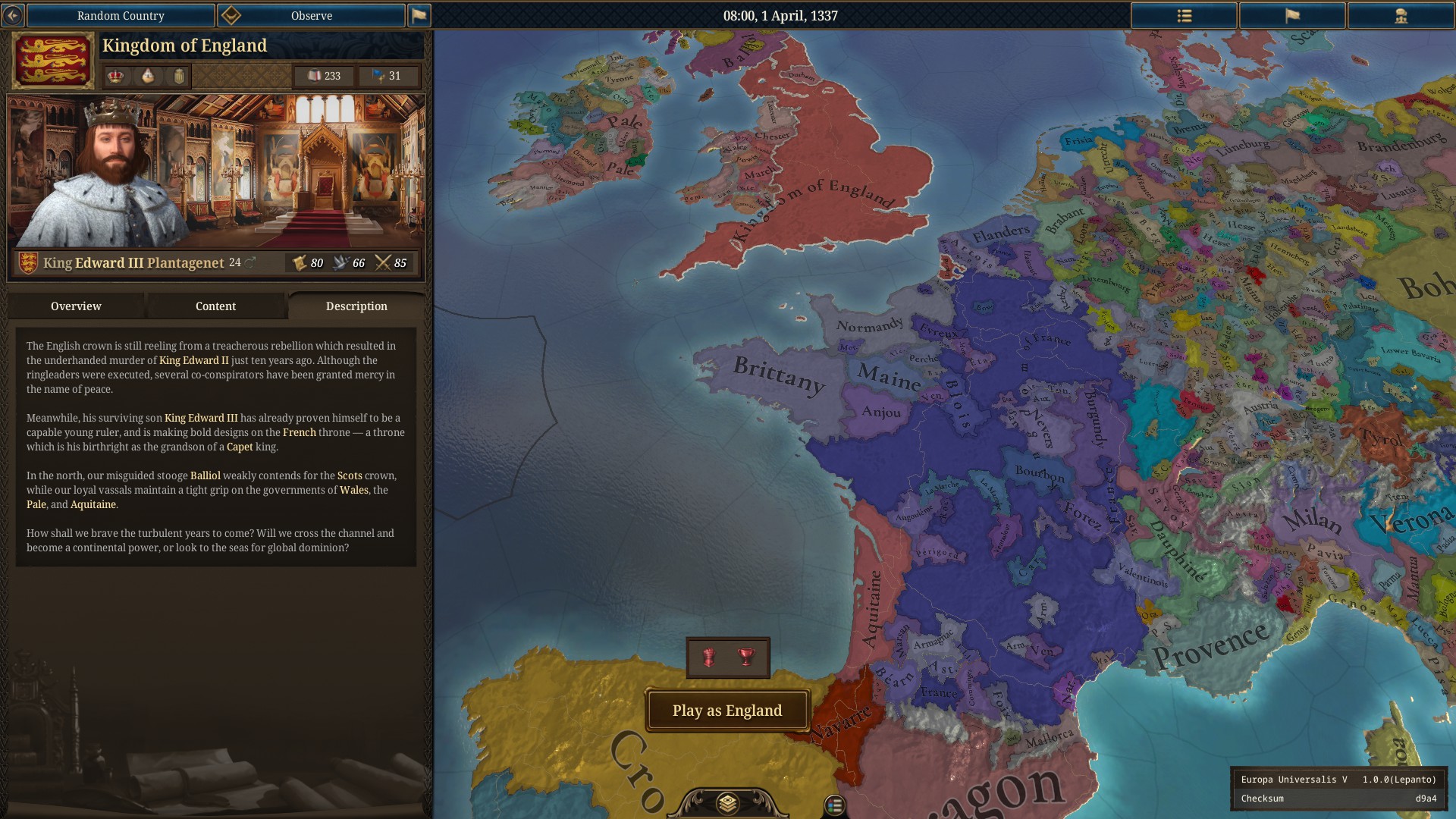
Task: Switch to the Overview tab
Action: pyautogui.click(x=76, y=306)
